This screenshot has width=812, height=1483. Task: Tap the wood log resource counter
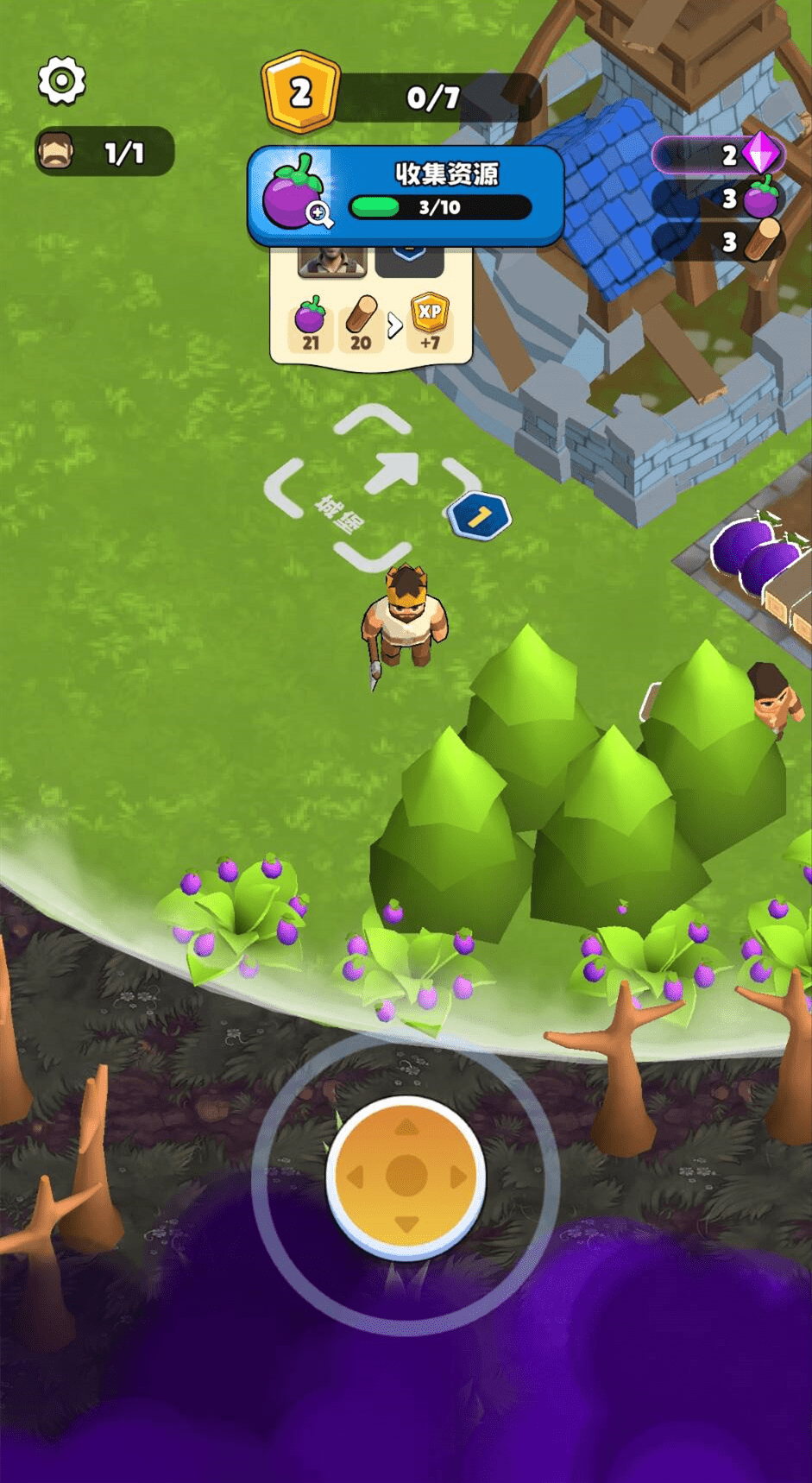[x=719, y=242]
